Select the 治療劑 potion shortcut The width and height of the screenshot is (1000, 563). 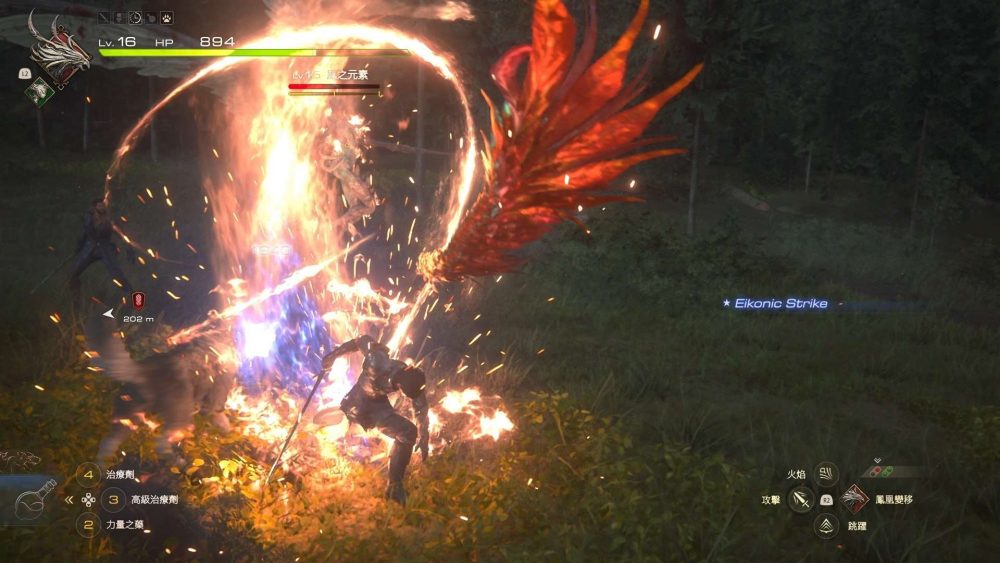(89, 477)
